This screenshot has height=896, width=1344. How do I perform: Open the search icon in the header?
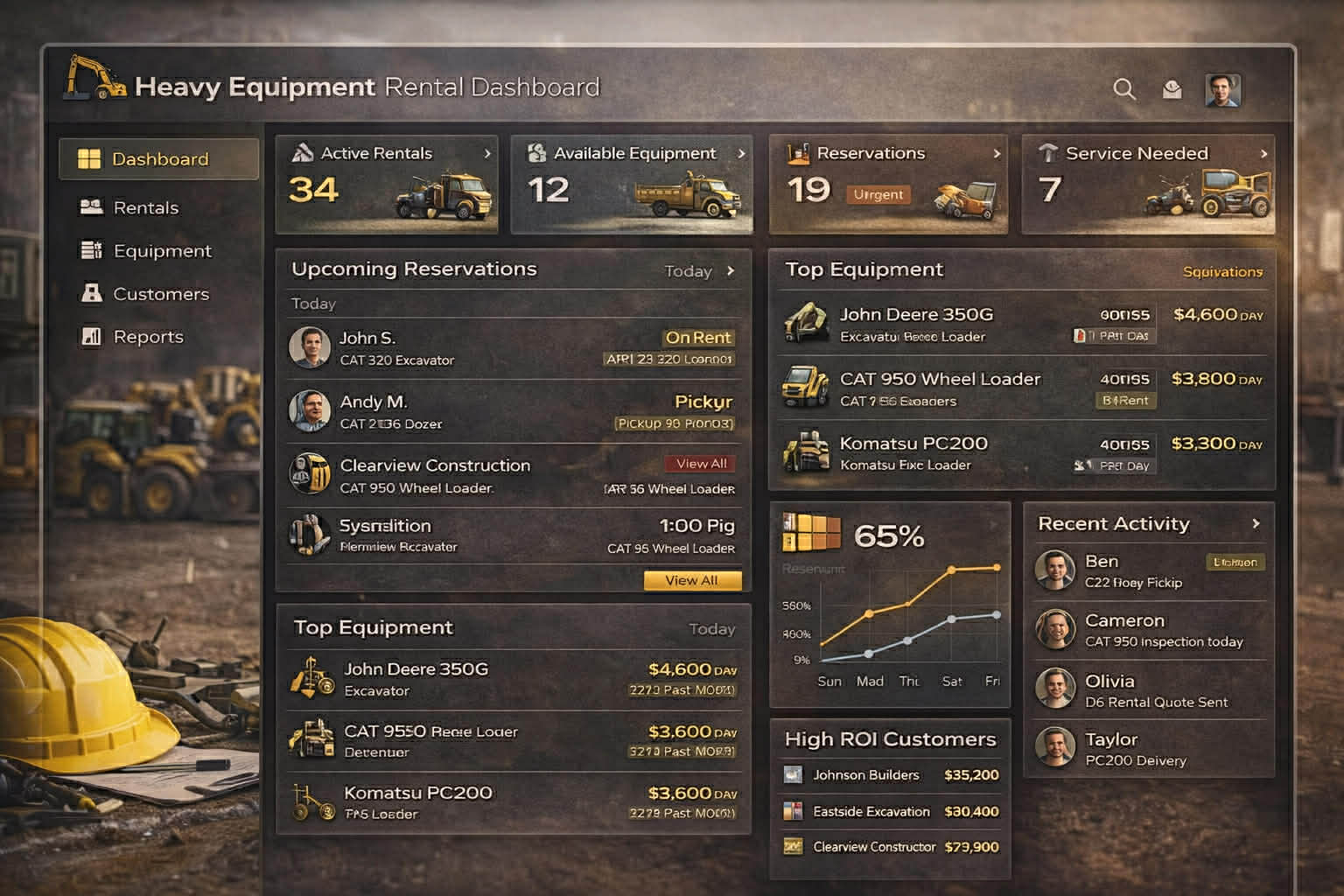1125,88
